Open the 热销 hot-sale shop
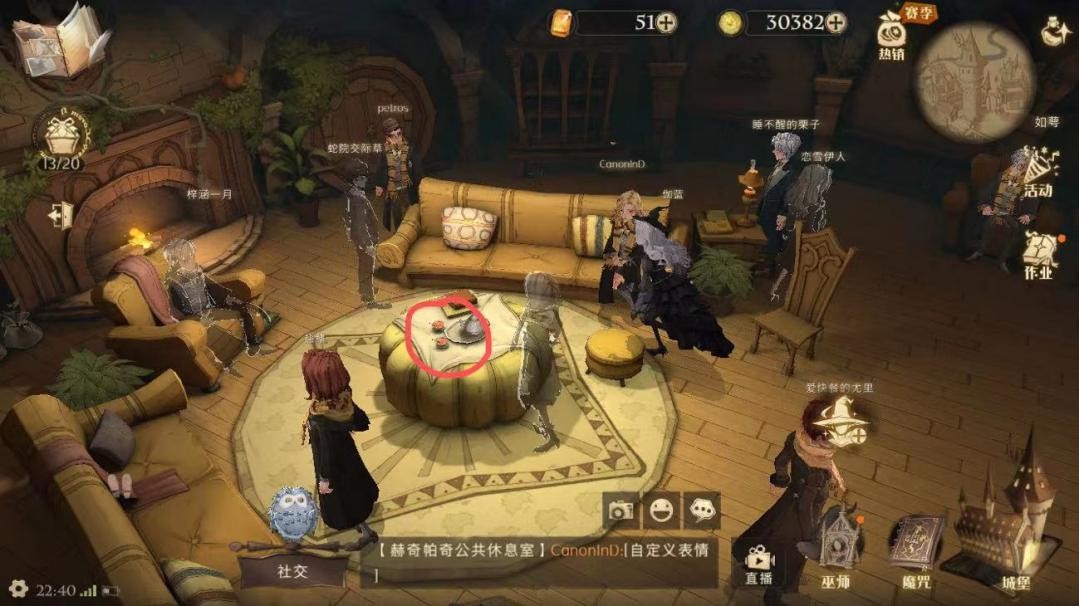Image resolution: width=1079 pixels, height=606 pixels. [891, 36]
